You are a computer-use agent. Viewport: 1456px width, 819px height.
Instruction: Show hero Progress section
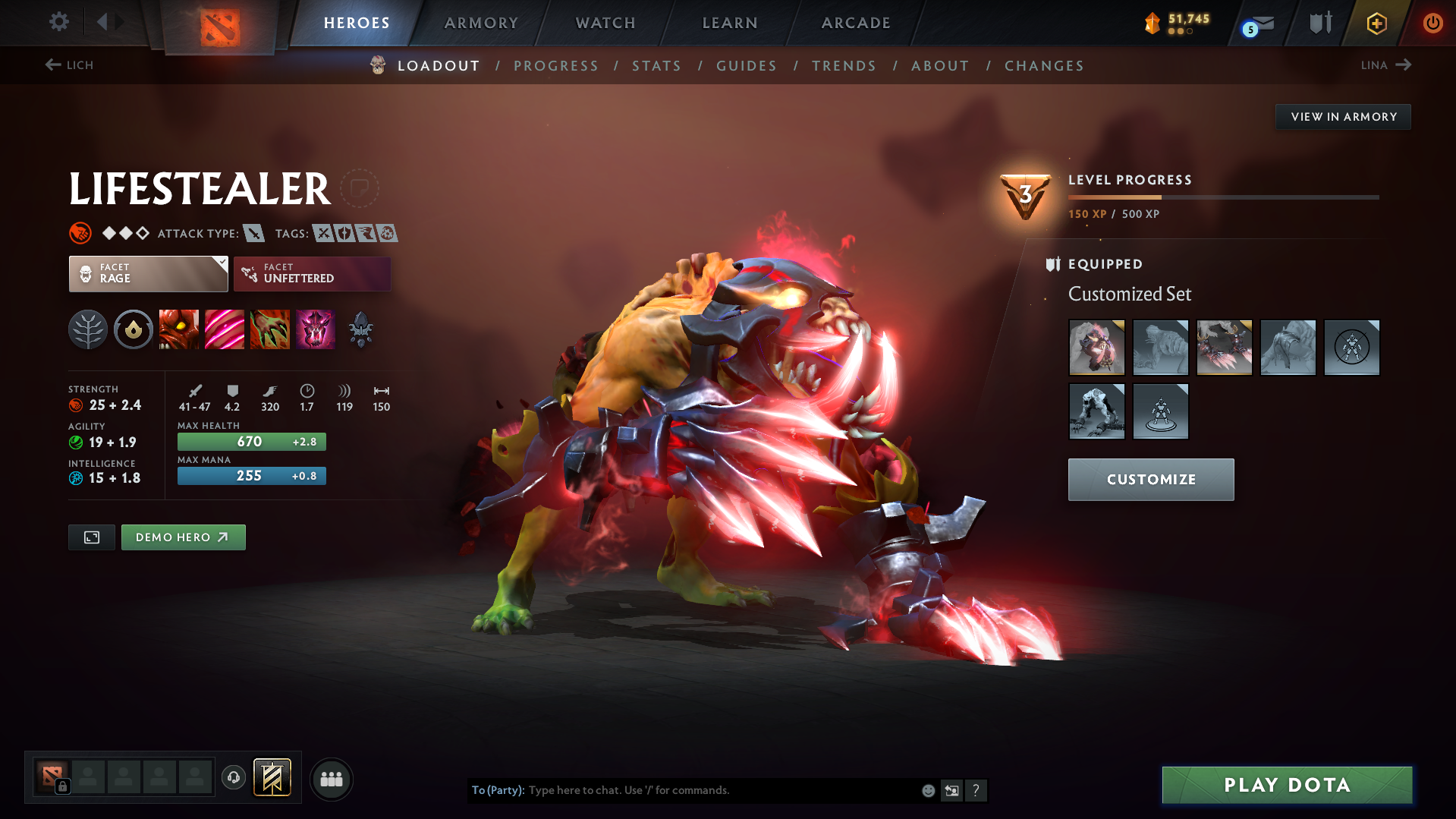coord(556,66)
